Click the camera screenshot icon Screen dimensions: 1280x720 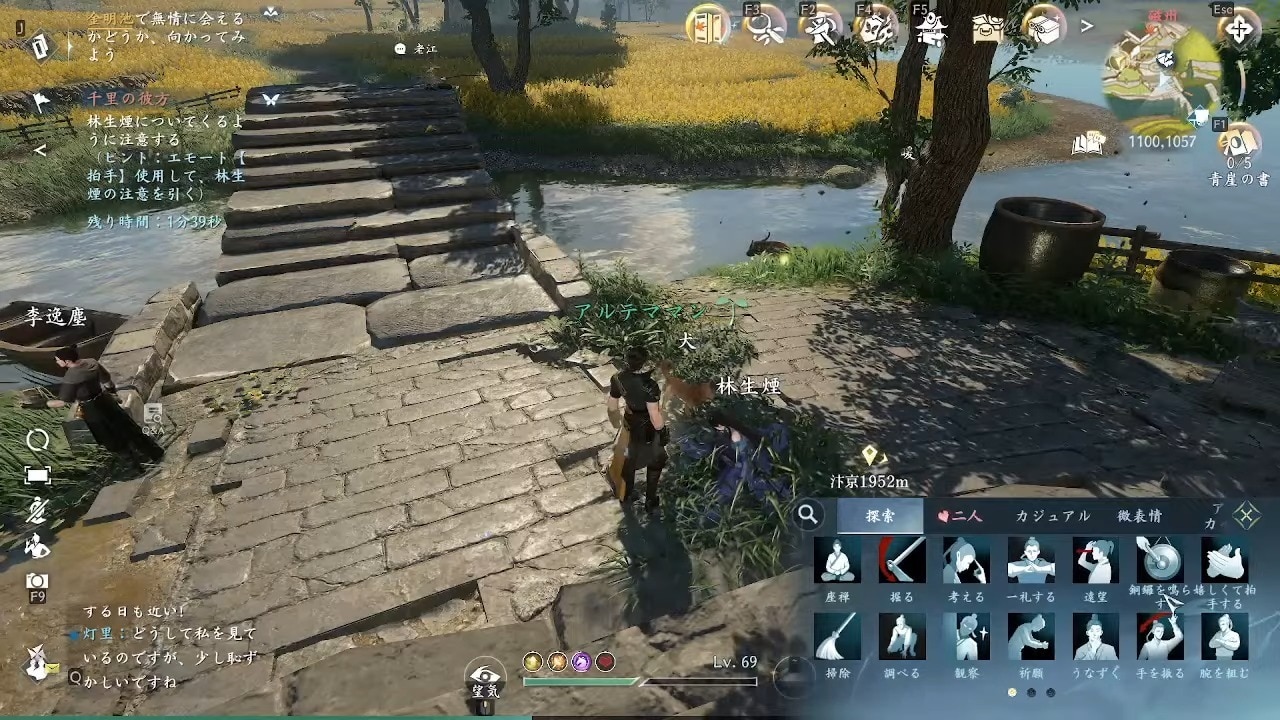click(37, 581)
